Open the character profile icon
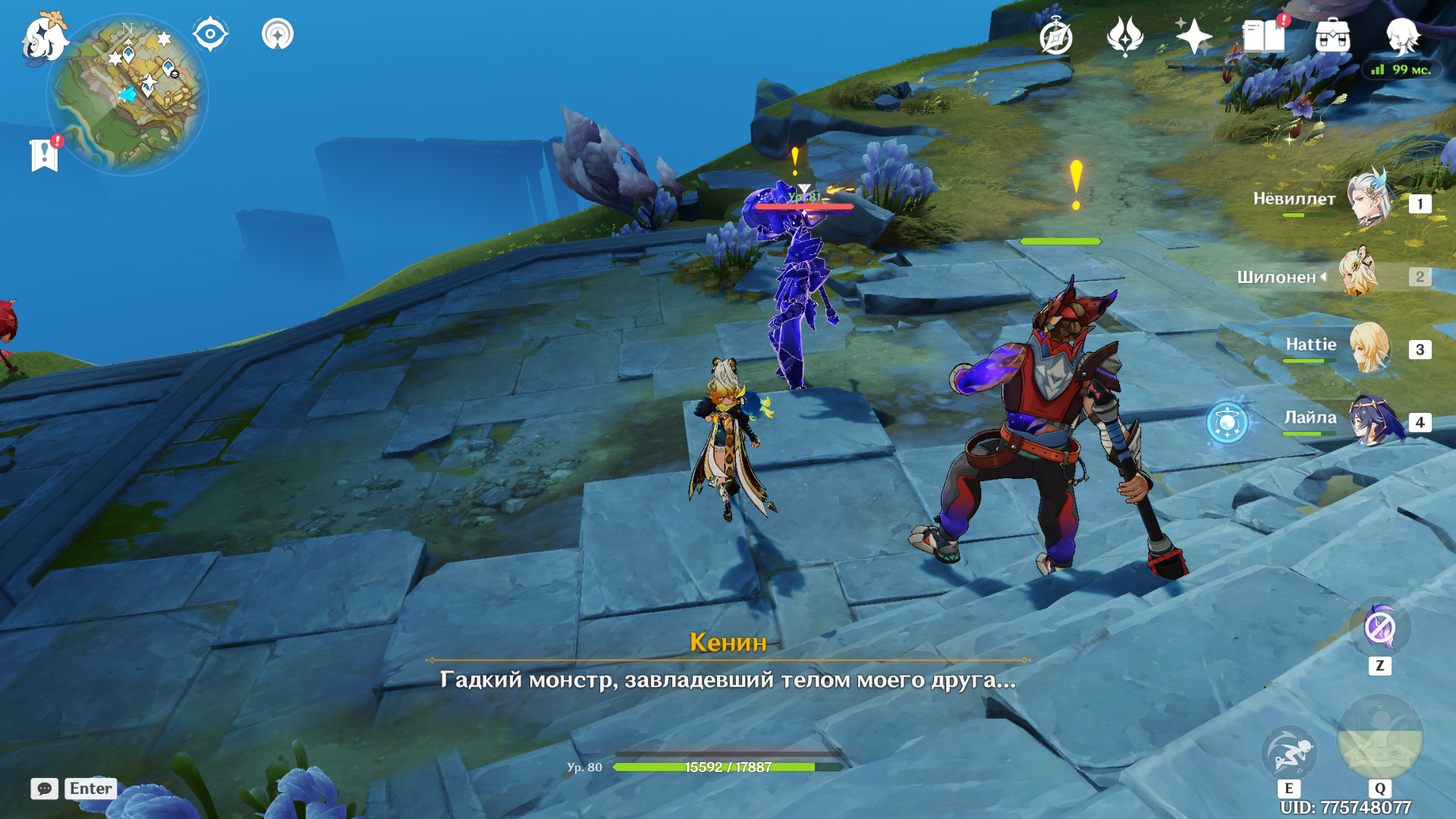Image resolution: width=1456 pixels, height=819 pixels. point(1402,35)
